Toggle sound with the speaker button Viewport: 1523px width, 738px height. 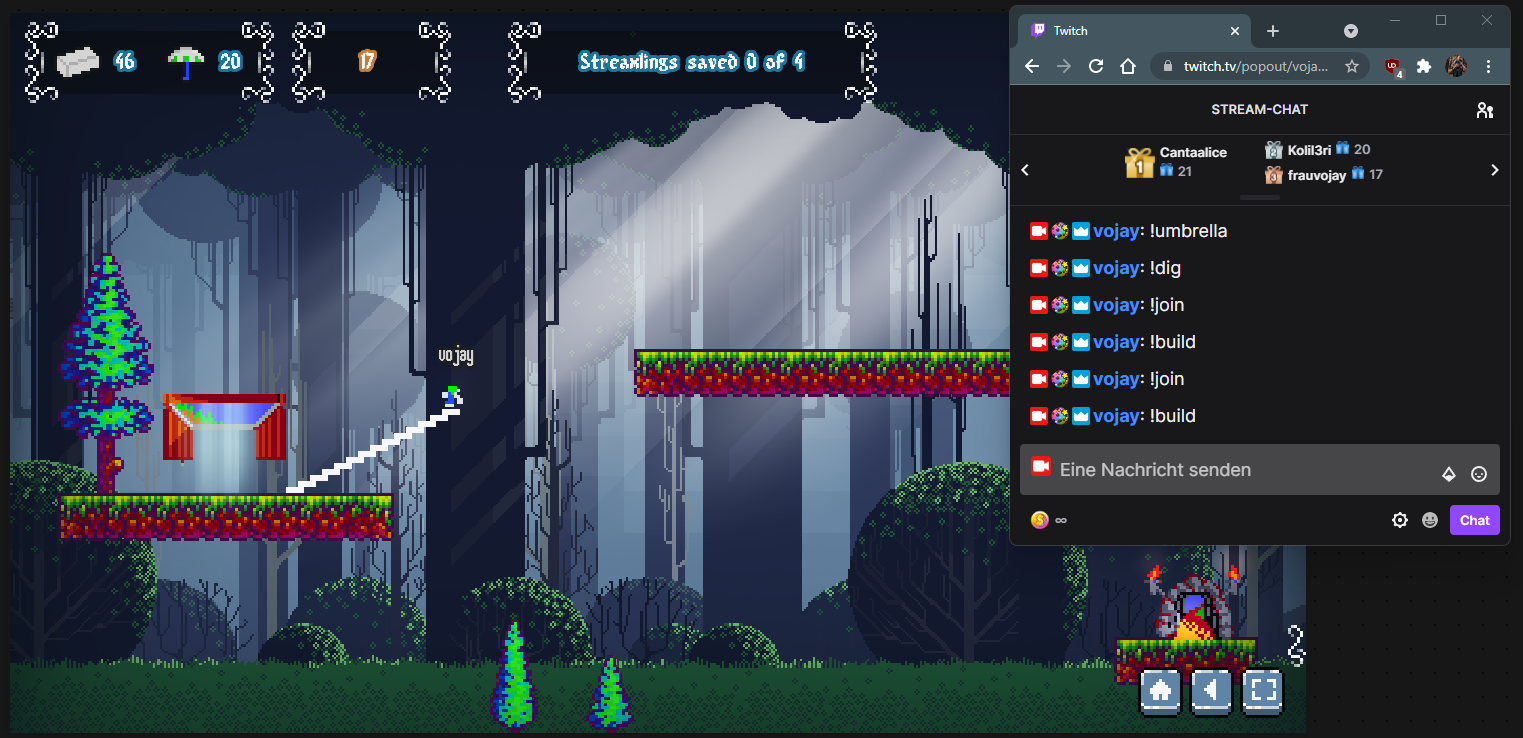tap(1211, 690)
